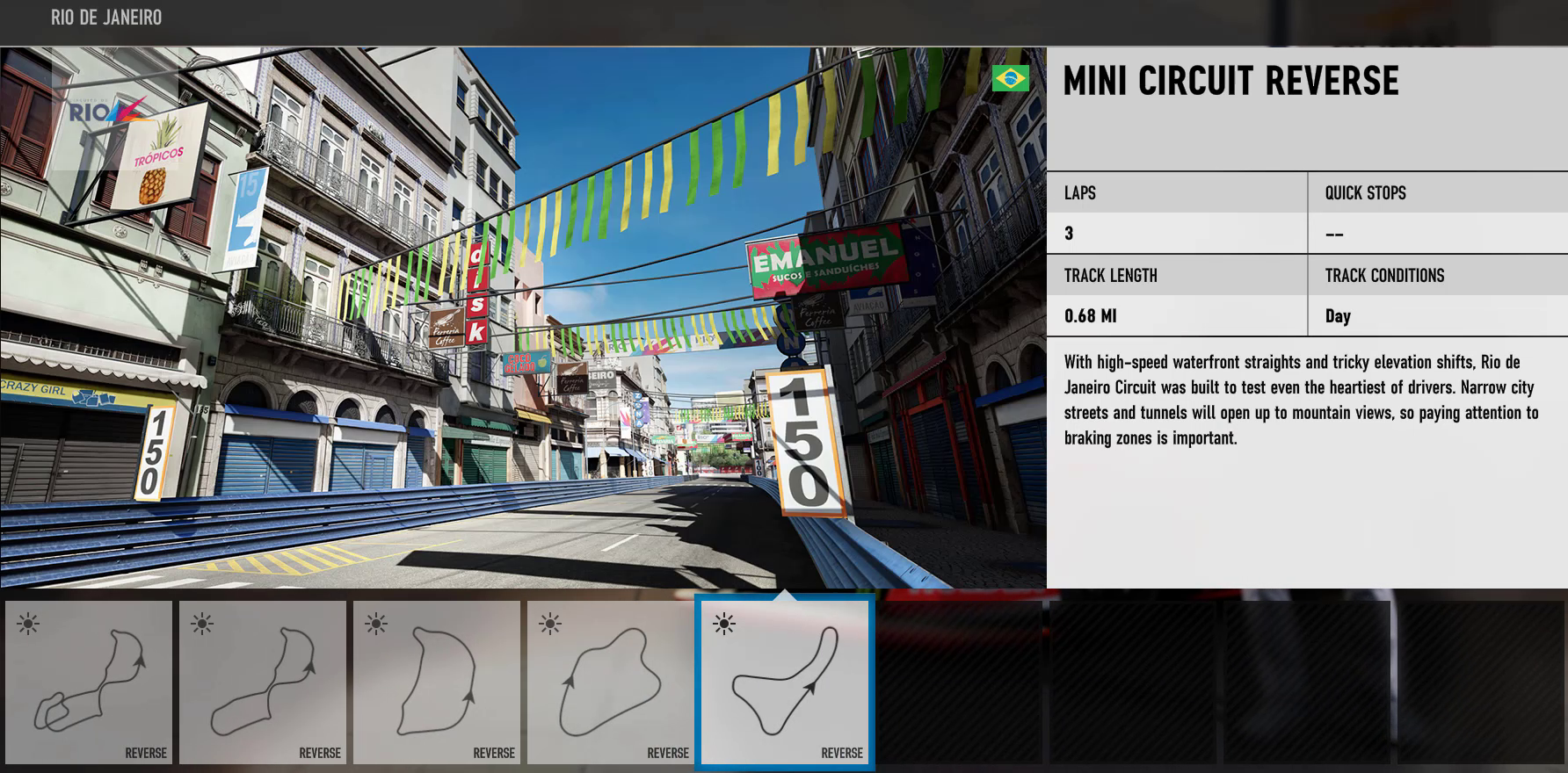Toggle the REVERSE label on the selected layout
The height and width of the screenshot is (773, 1568).
[844, 753]
